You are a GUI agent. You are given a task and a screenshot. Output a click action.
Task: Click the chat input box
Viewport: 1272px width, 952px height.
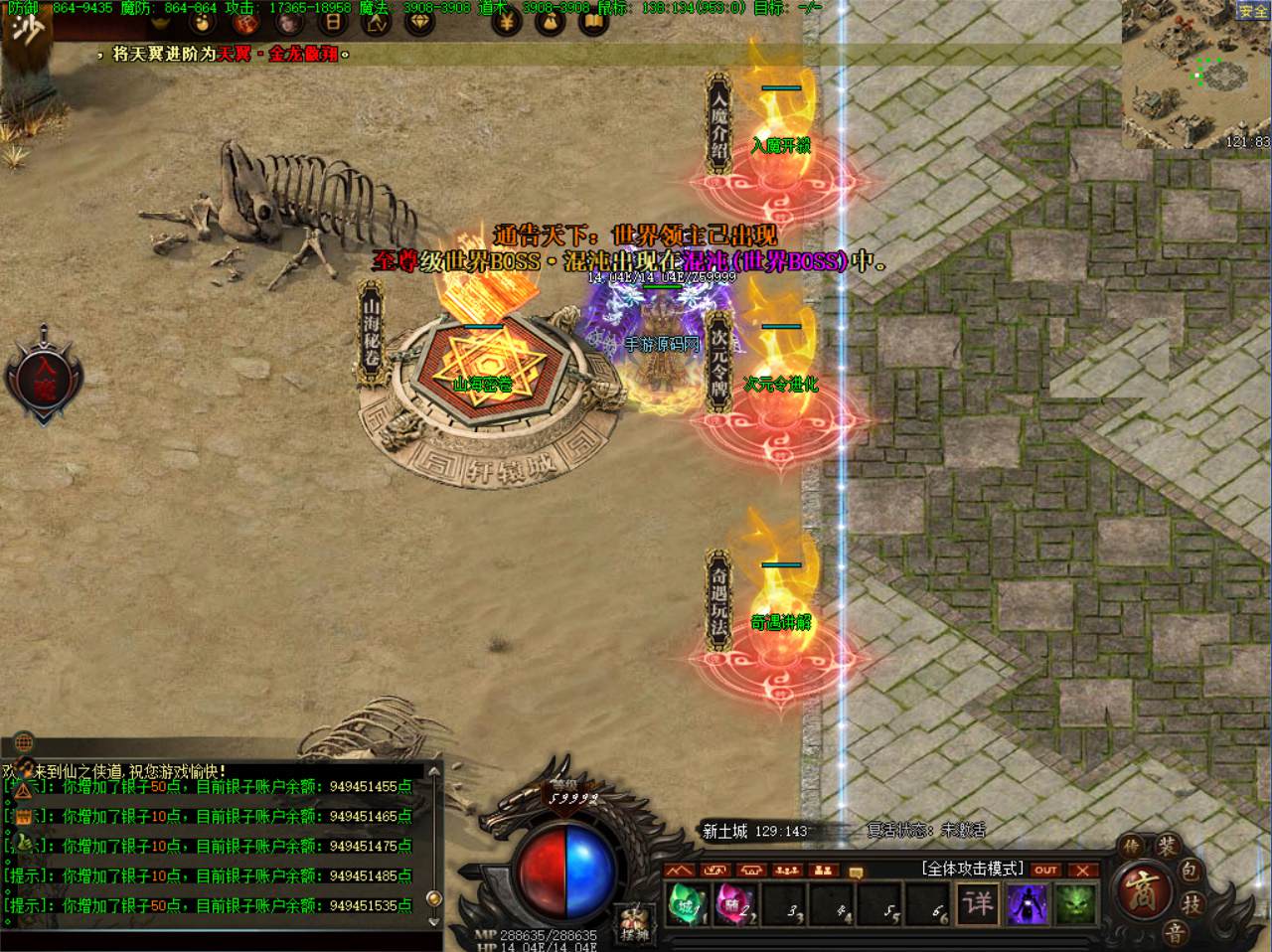221,939
